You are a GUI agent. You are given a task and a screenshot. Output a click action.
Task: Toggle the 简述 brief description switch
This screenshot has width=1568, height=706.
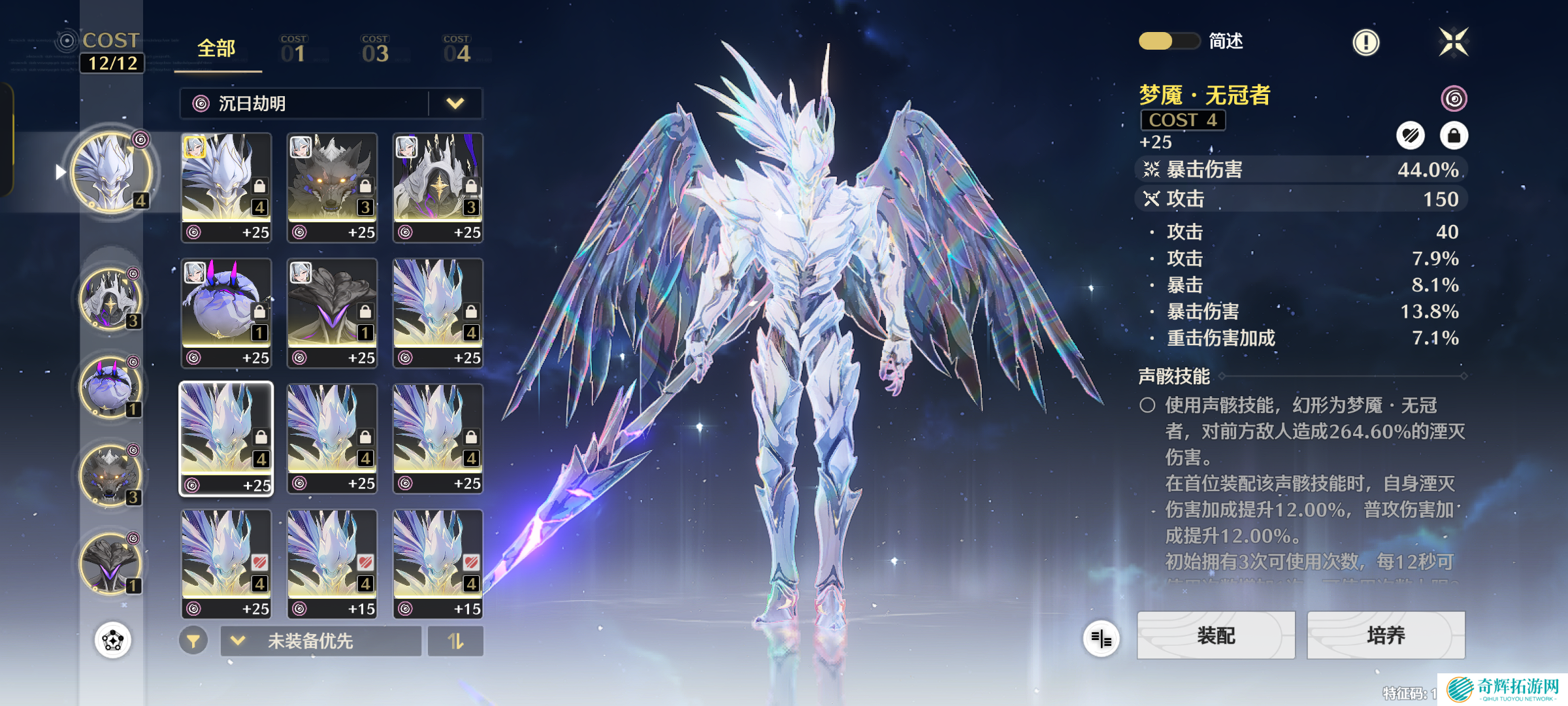1169,41
